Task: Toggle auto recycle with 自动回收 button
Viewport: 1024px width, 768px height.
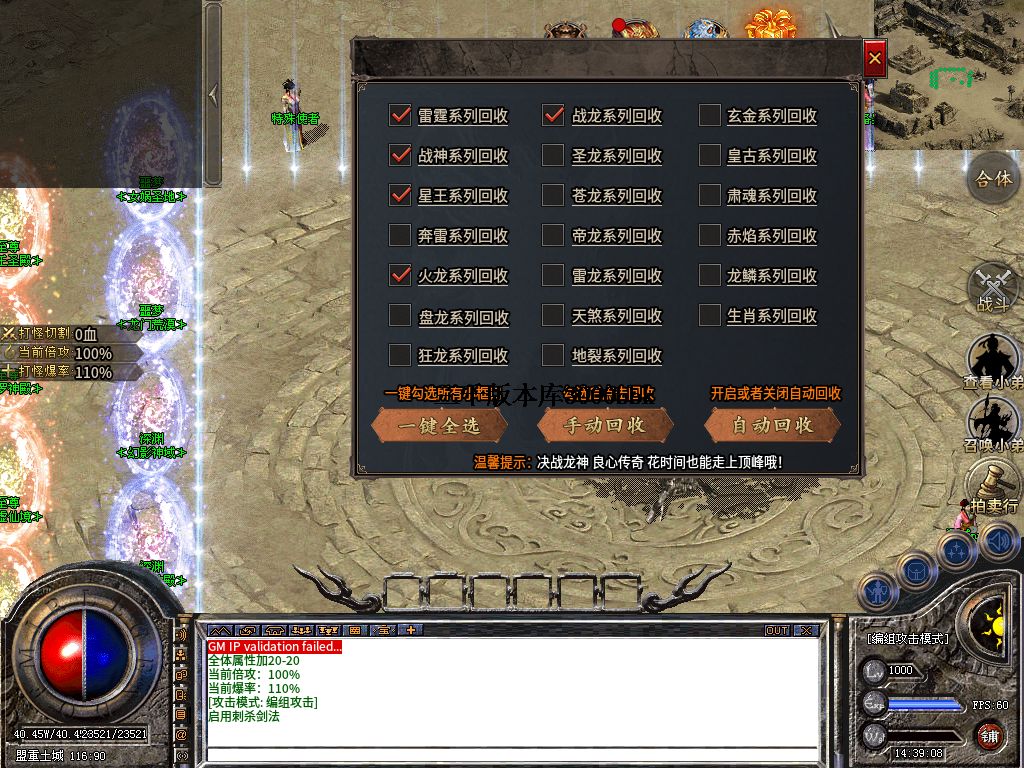Action: tap(772, 425)
